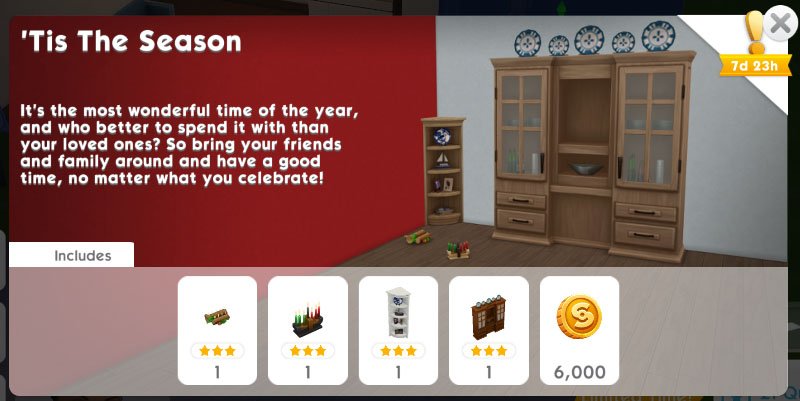The height and width of the screenshot is (401, 800).
Task: Select the yule log reward tile
Action: [x=217, y=330]
